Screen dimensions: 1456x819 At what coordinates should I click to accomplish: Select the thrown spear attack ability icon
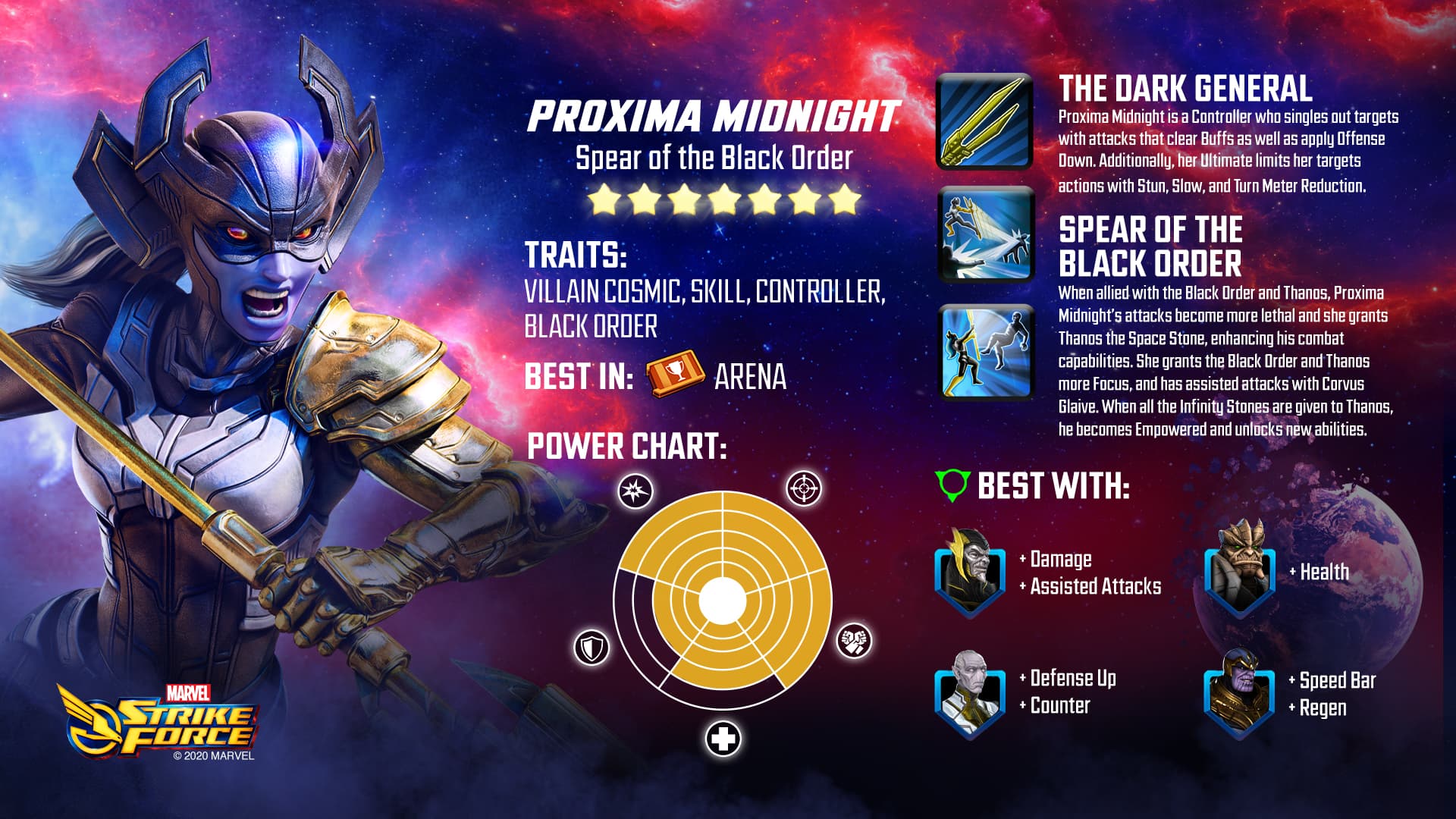(x=986, y=235)
